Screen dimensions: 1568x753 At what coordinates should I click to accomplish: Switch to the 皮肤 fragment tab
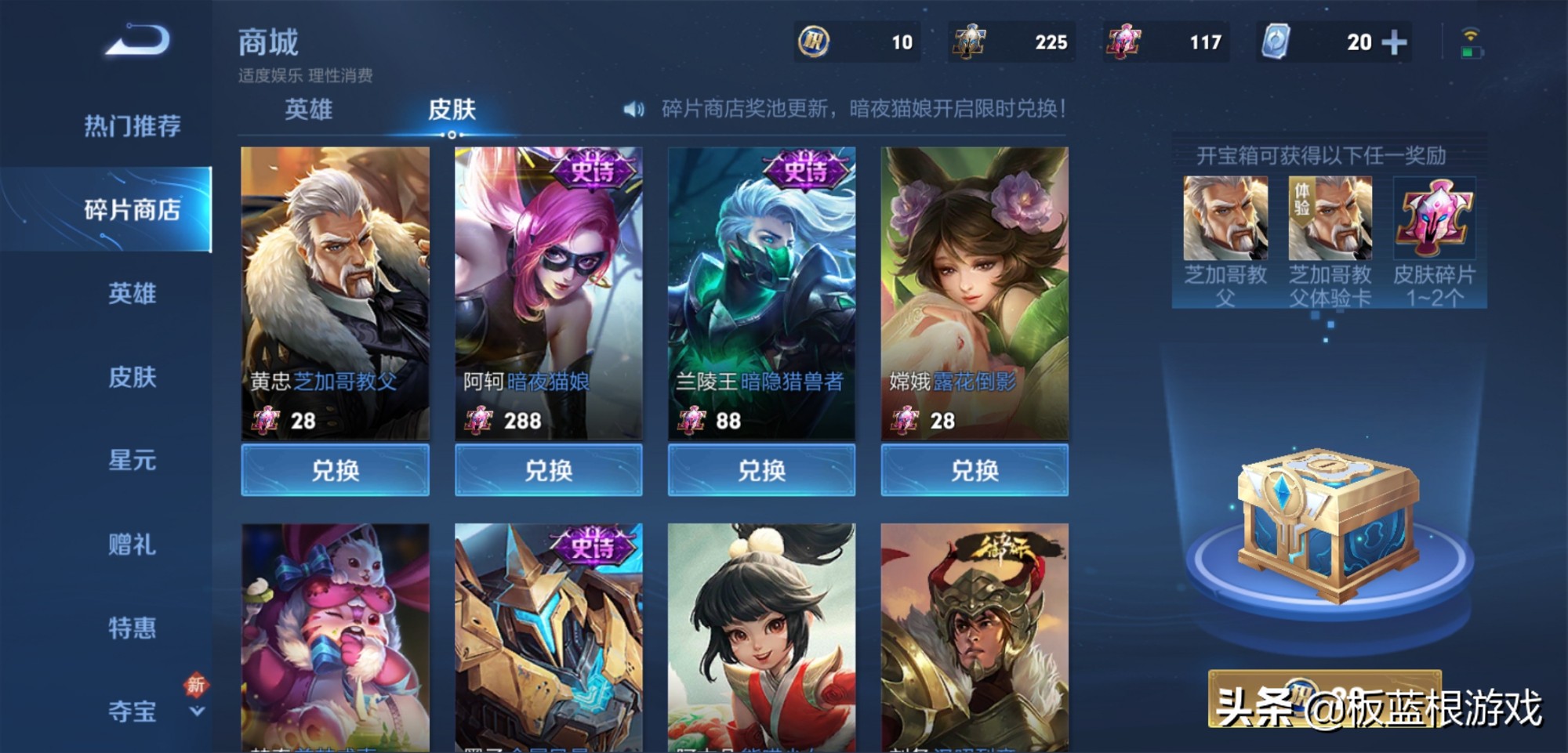(452, 110)
